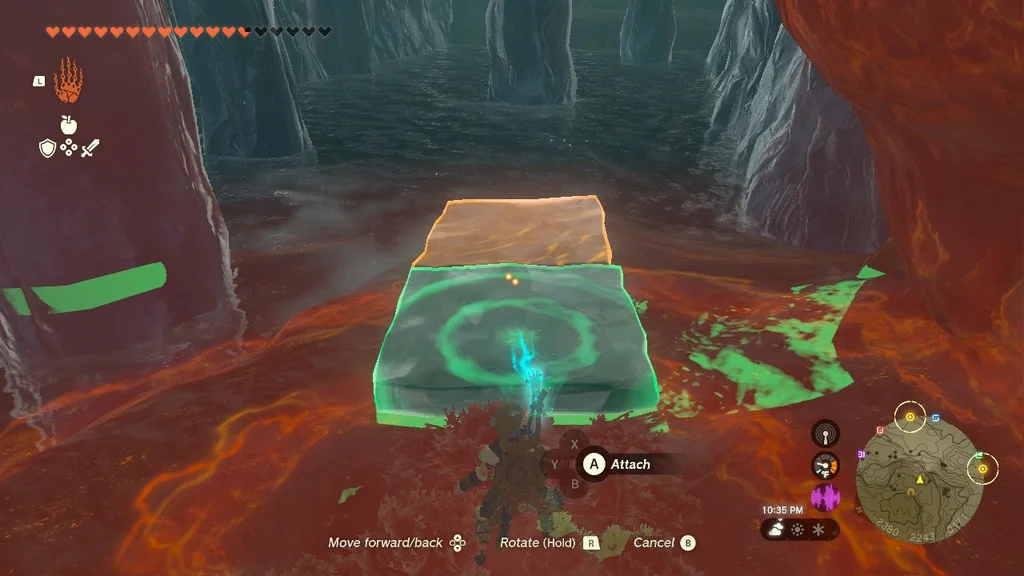Open the apple quick-item shortcut
This screenshot has height=576, width=1024.
tap(68, 125)
